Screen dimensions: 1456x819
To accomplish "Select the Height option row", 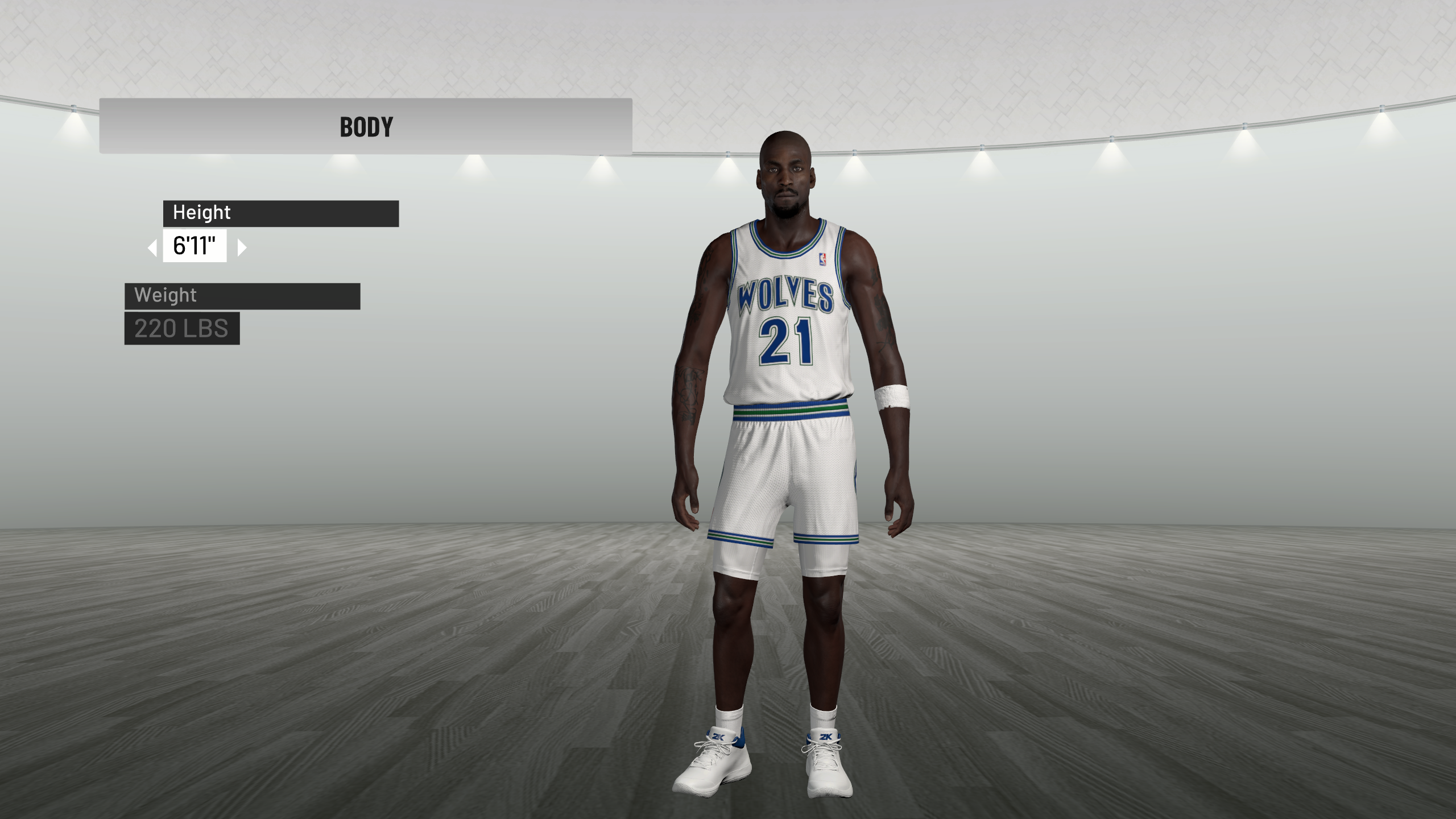I will click(x=280, y=213).
